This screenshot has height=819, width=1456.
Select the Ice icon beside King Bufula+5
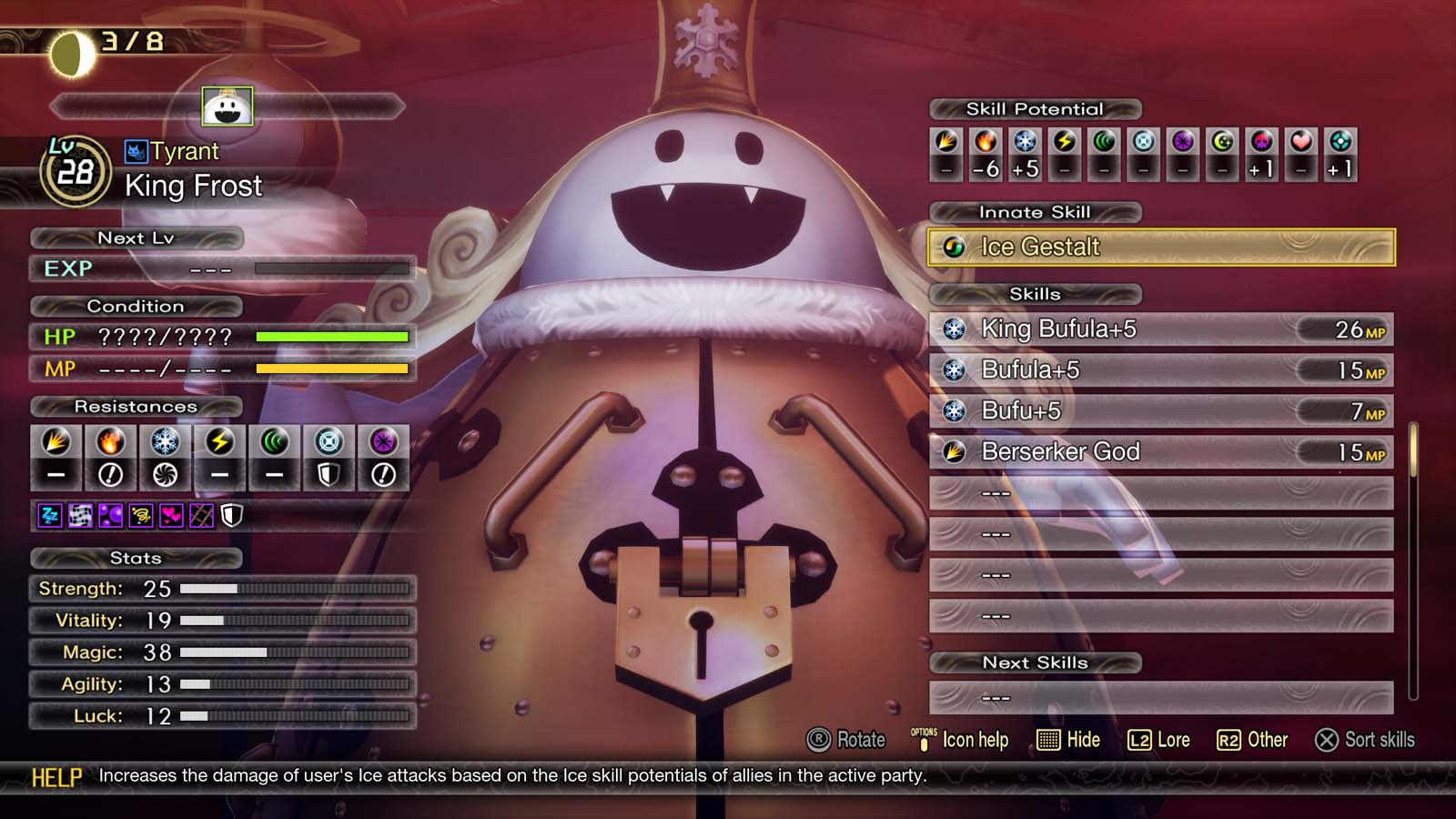coord(954,330)
